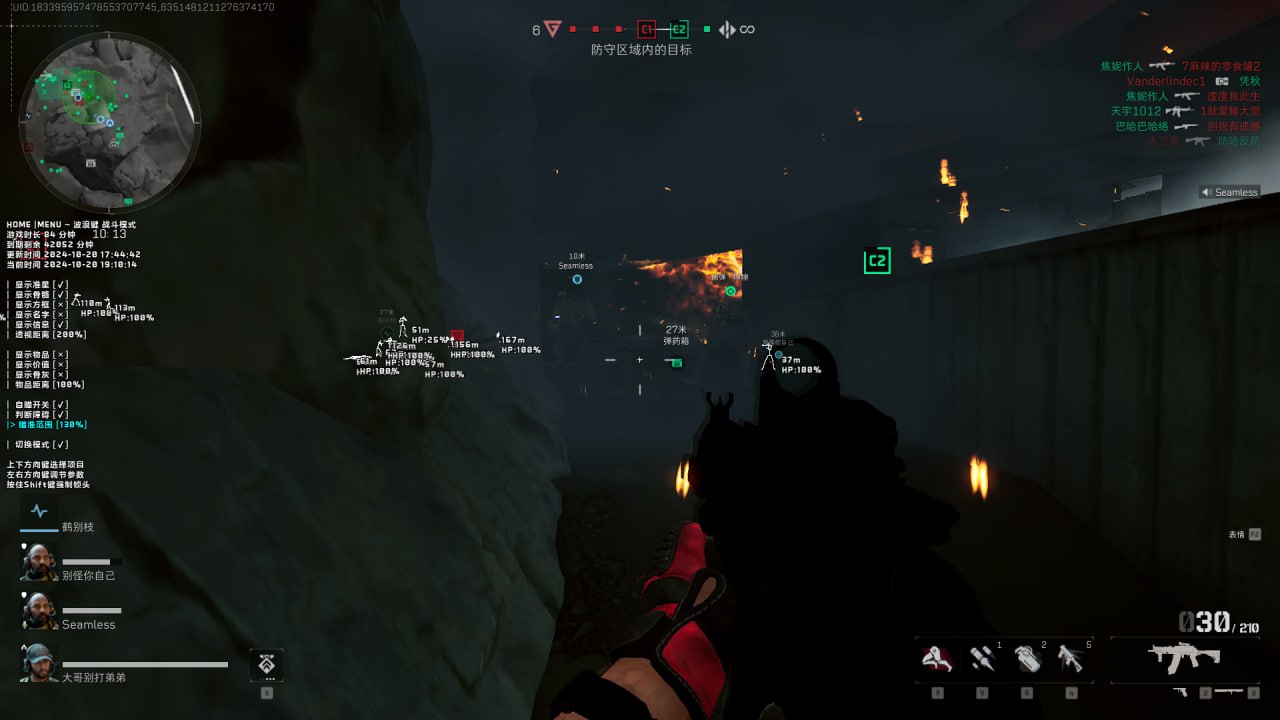Screen dimensions: 1280x720
Task: Select the red attacker team emblem
Action: 553,30
